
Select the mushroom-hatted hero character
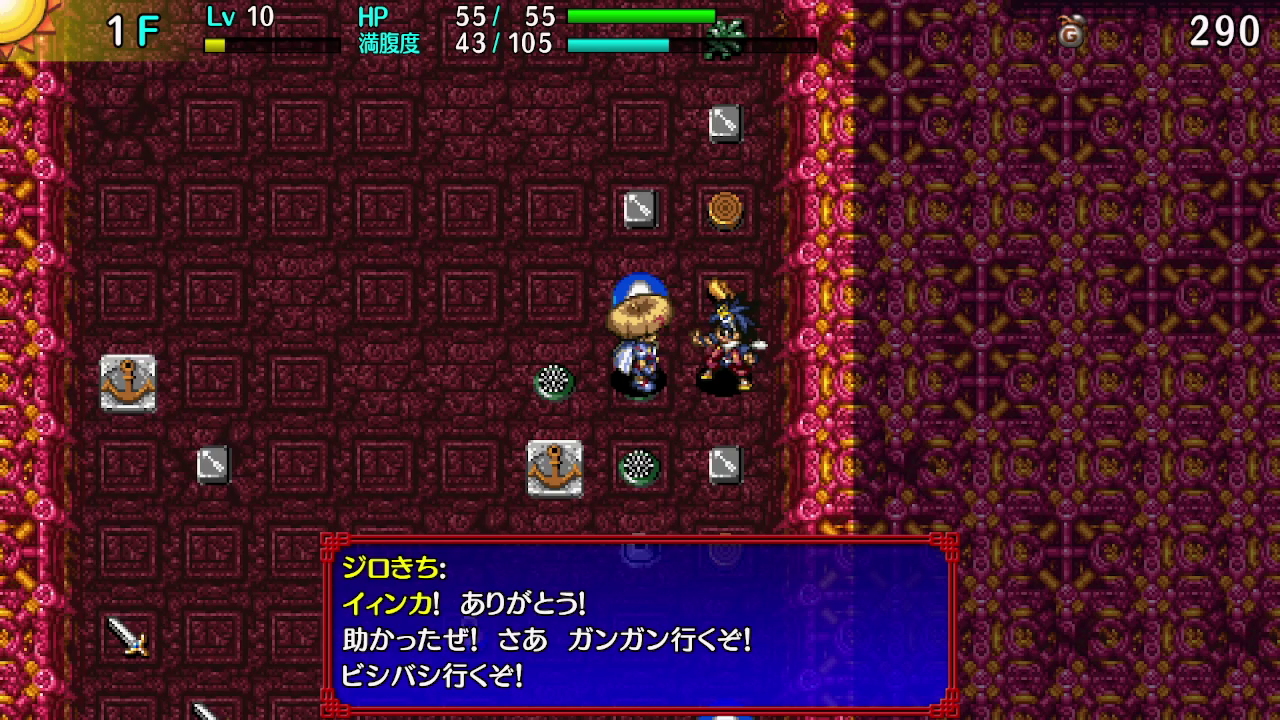point(638,340)
